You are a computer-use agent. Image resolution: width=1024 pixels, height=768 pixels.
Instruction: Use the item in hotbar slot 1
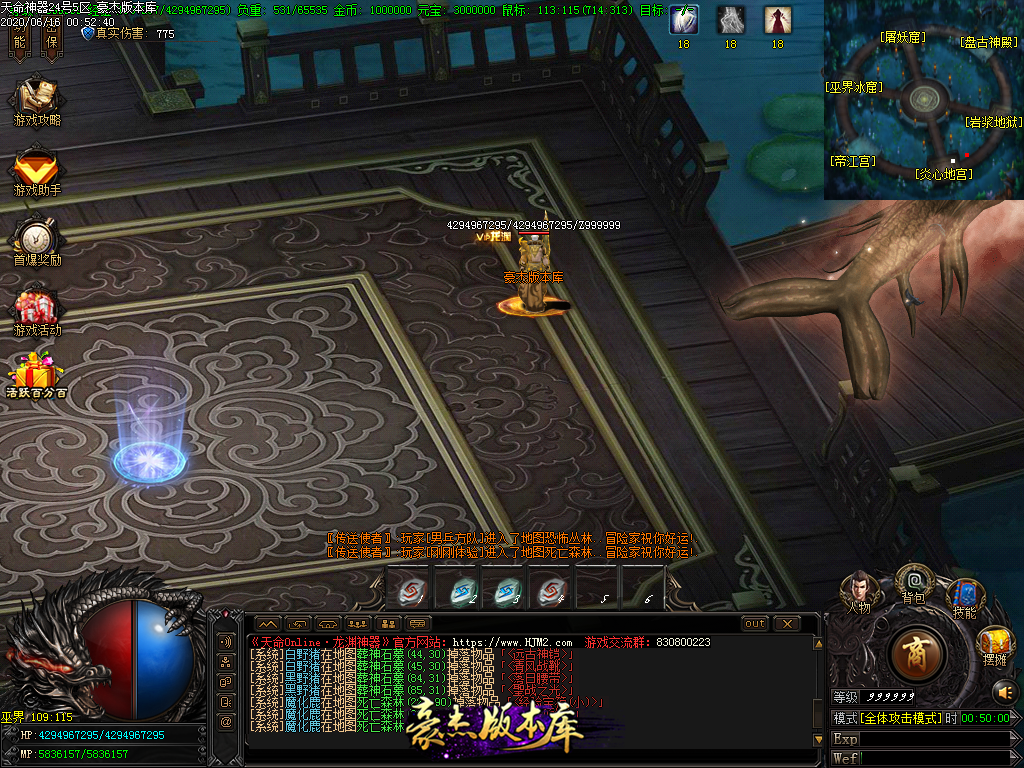tap(408, 589)
